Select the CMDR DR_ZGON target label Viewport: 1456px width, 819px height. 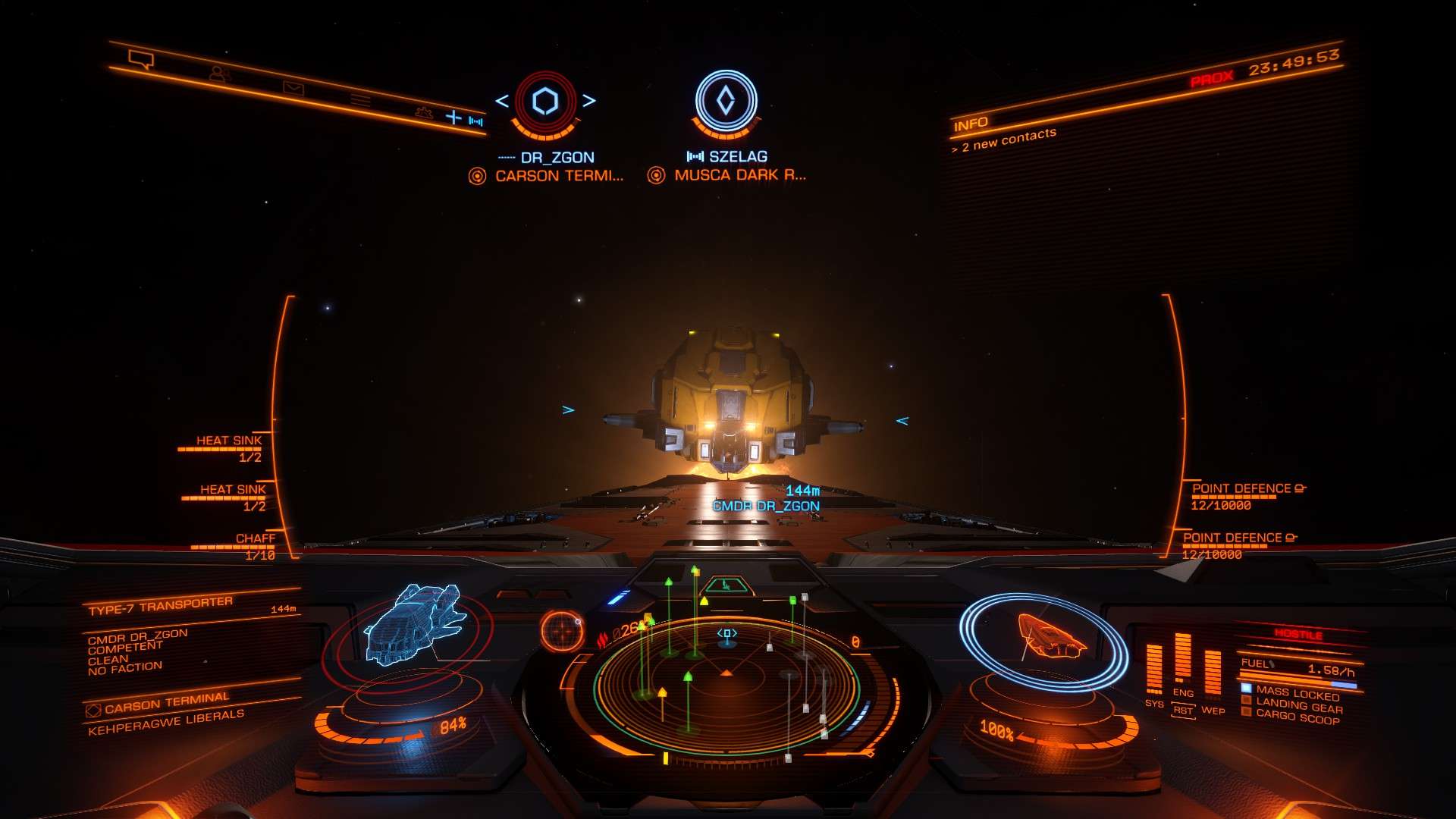766,506
